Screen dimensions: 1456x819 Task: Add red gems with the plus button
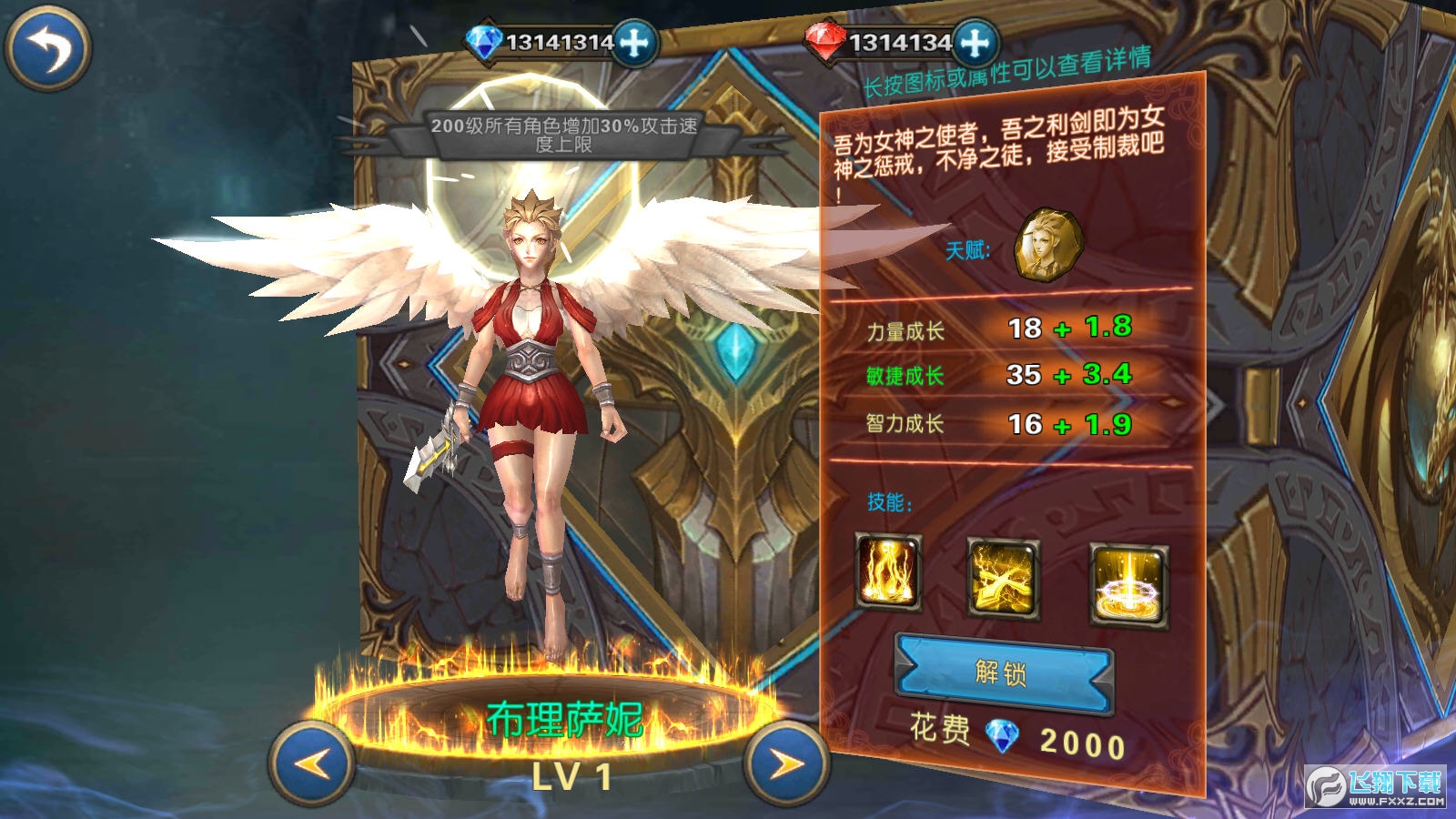click(976, 40)
